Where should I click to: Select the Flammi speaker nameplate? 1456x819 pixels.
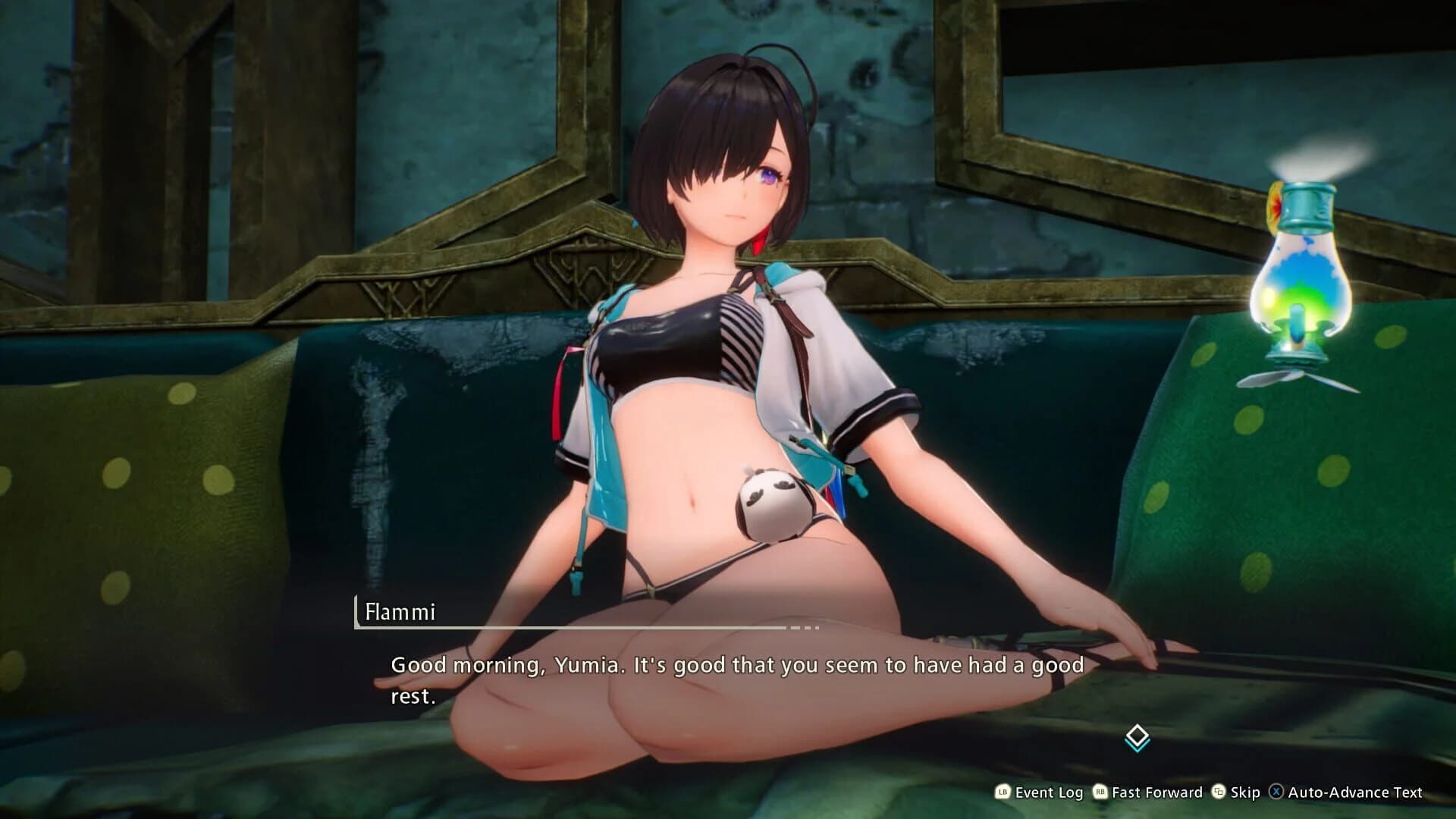click(400, 610)
